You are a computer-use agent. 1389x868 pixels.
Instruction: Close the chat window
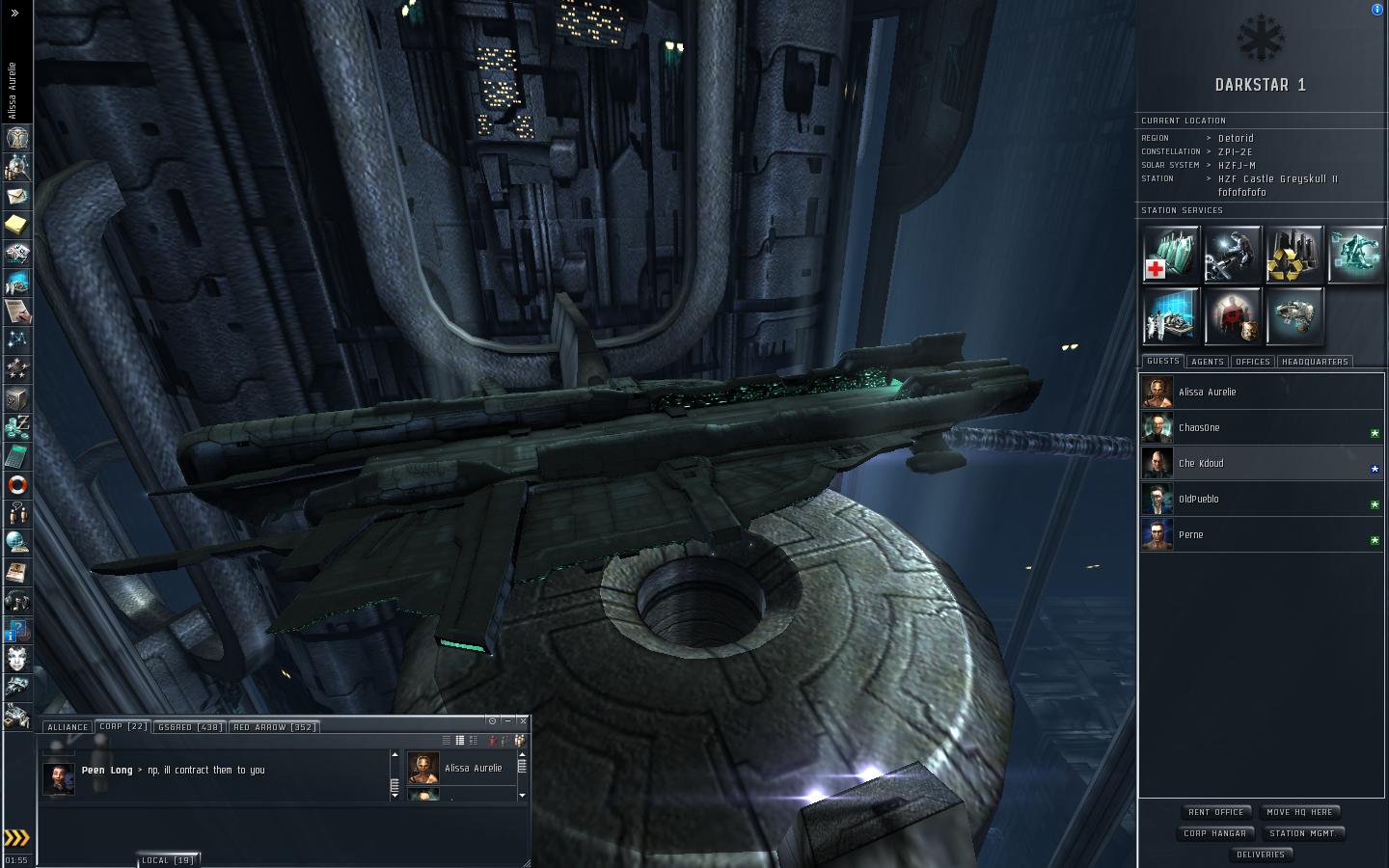(523, 720)
